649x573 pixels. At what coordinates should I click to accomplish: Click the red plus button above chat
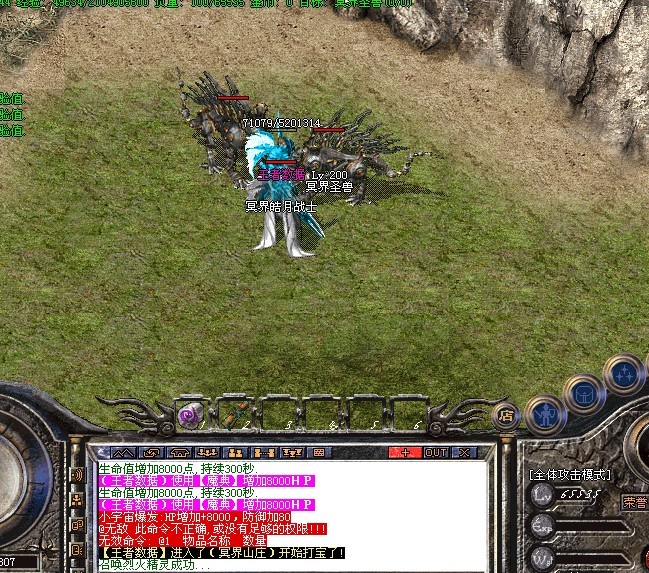[404, 452]
